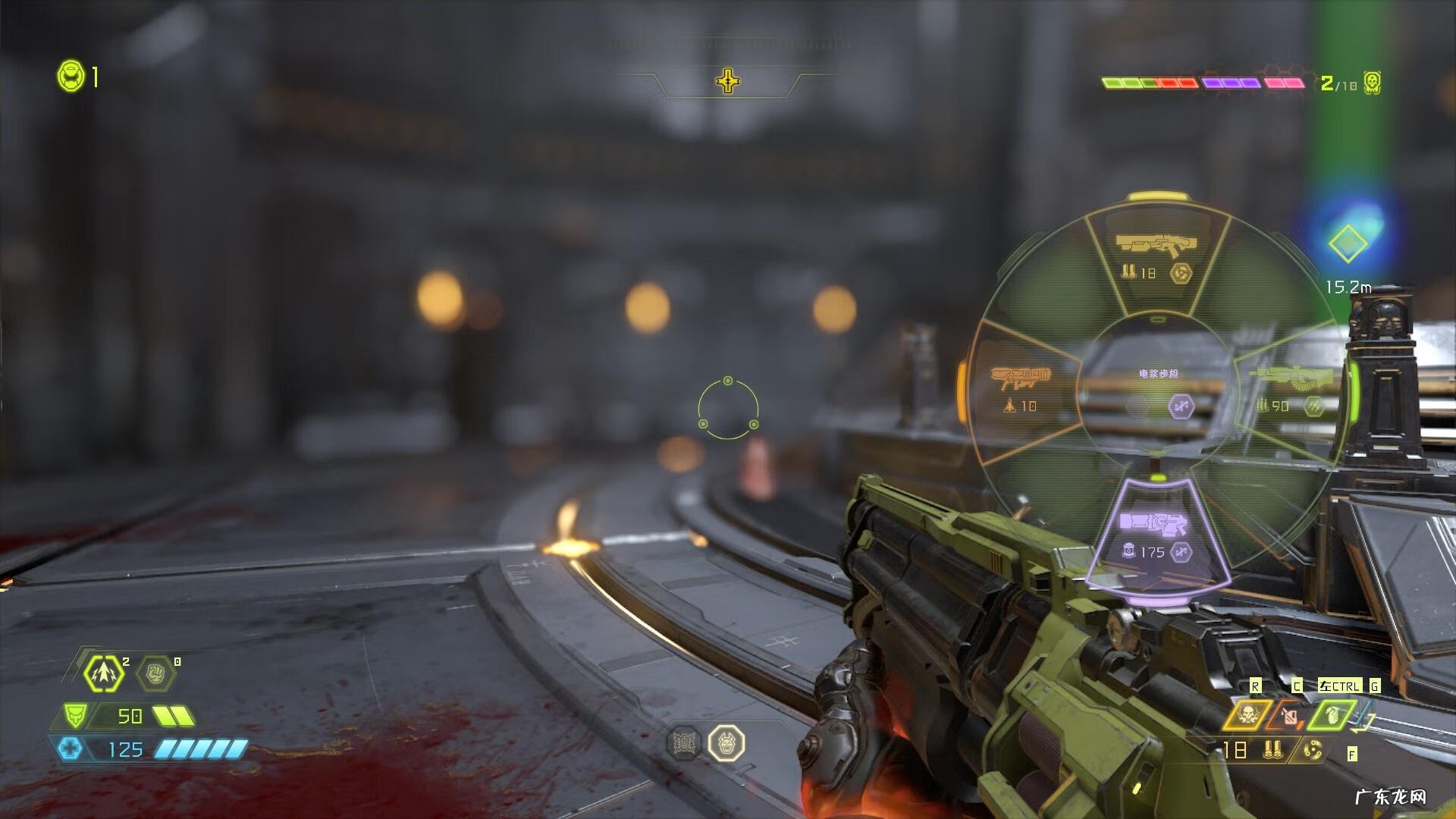Toggle the plasma rifle mod hexagon in wheel center

click(1181, 407)
